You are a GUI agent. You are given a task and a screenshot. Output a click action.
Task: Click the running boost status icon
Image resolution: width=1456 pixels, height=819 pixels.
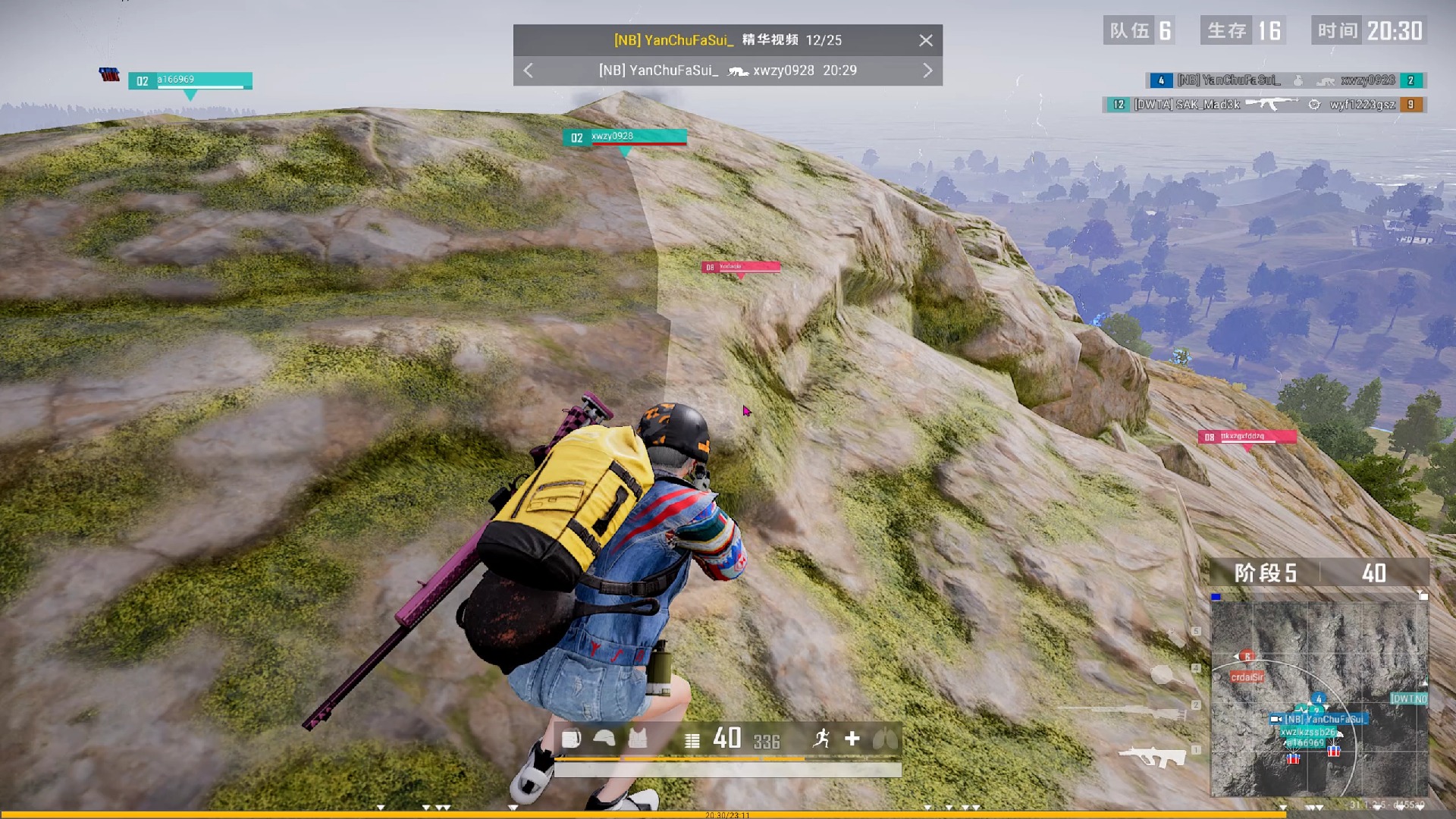tap(821, 739)
